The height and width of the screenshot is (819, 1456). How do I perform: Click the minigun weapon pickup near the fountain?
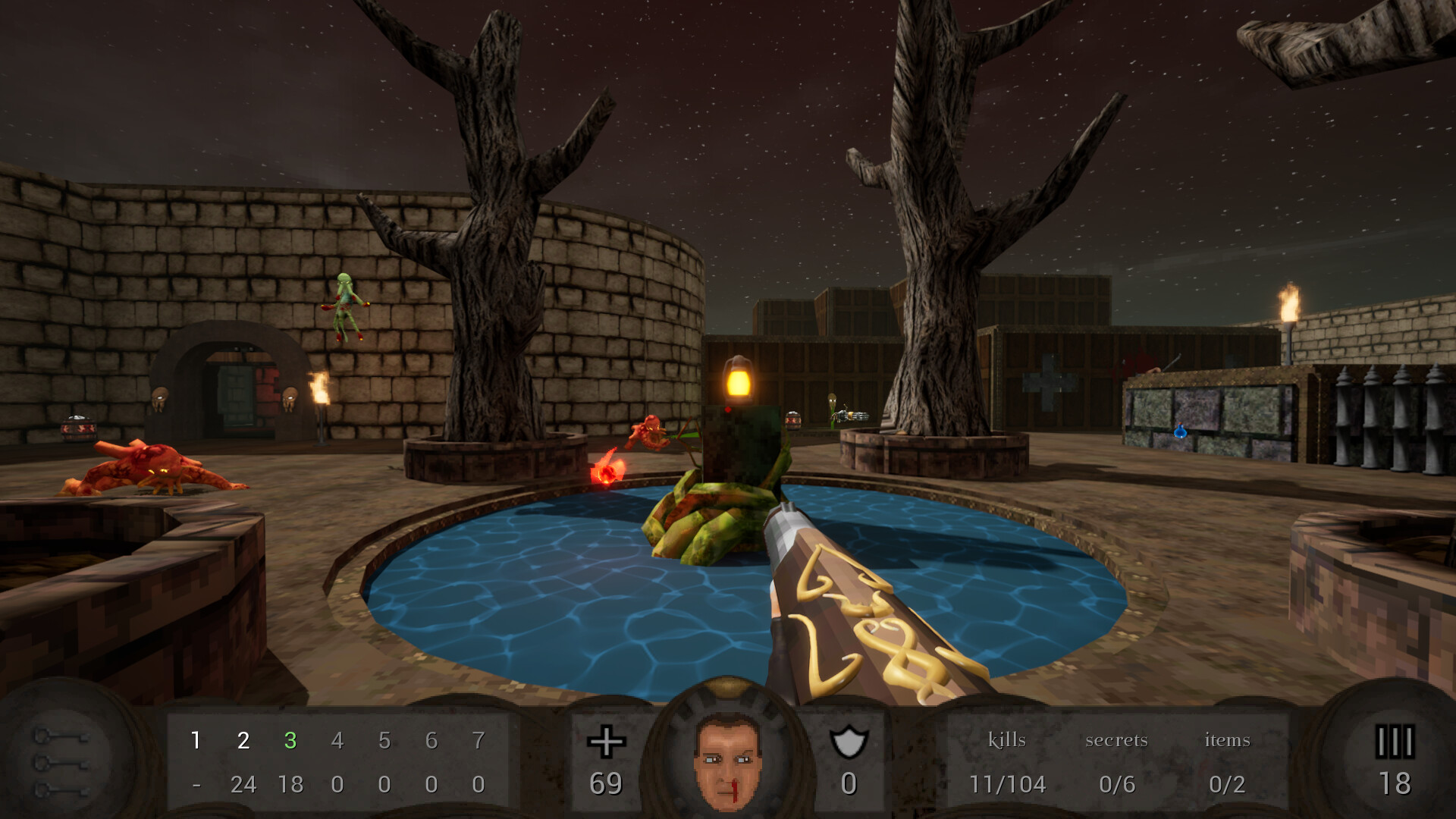tap(852, 416)
